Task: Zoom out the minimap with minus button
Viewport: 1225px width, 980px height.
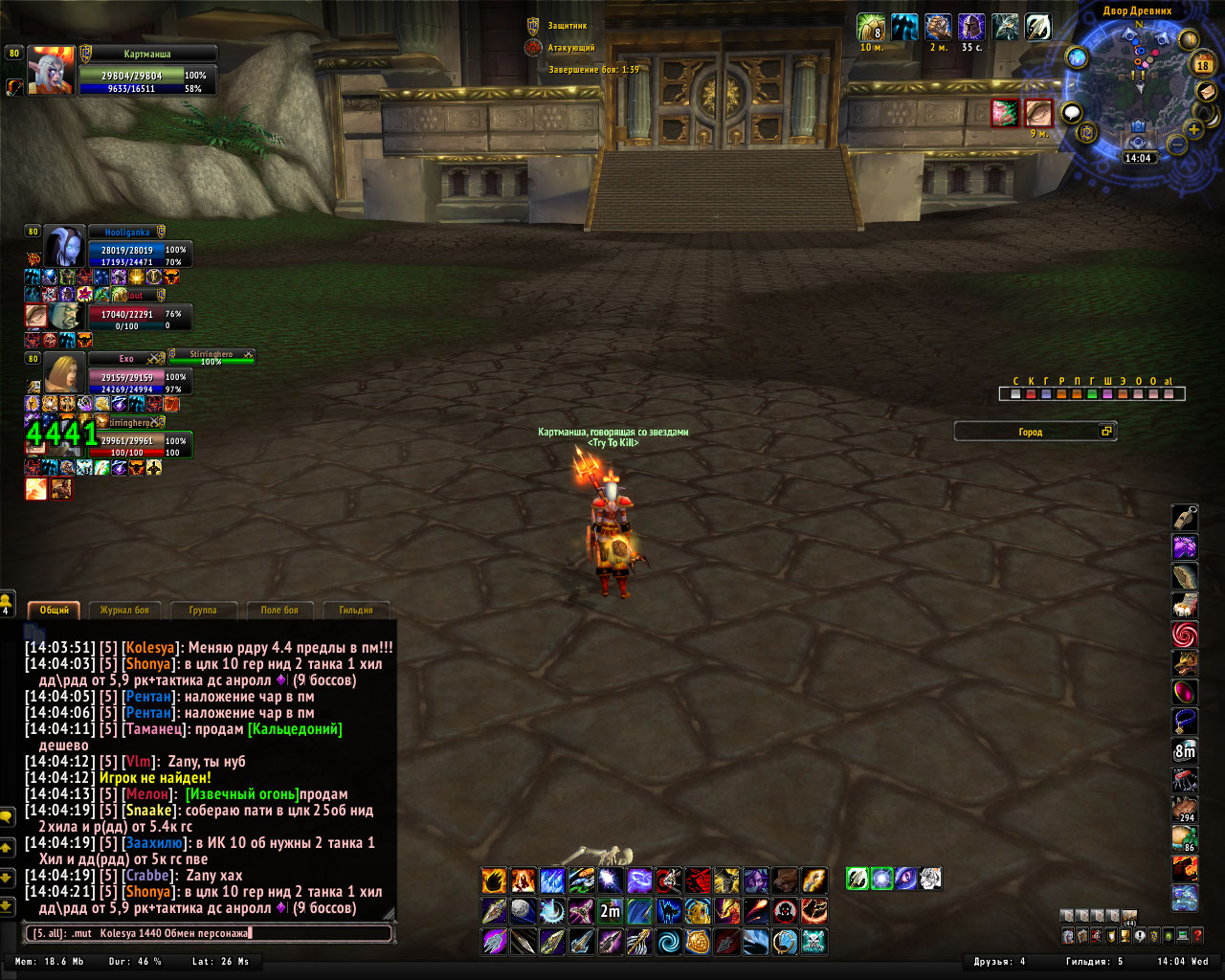Action: tap(1177, 145)
